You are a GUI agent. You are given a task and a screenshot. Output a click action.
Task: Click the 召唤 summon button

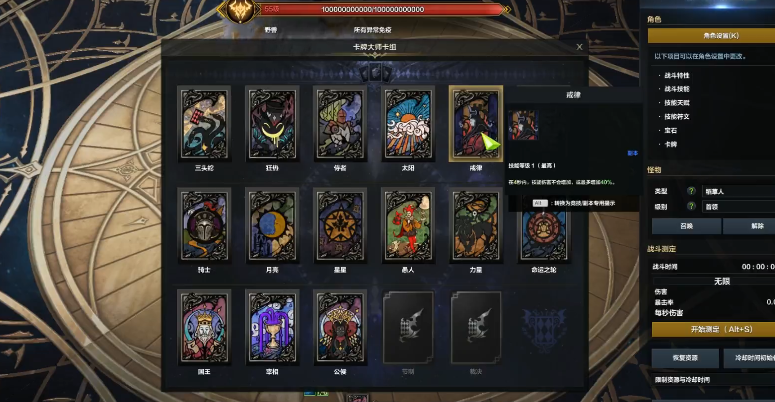(686, 226)
